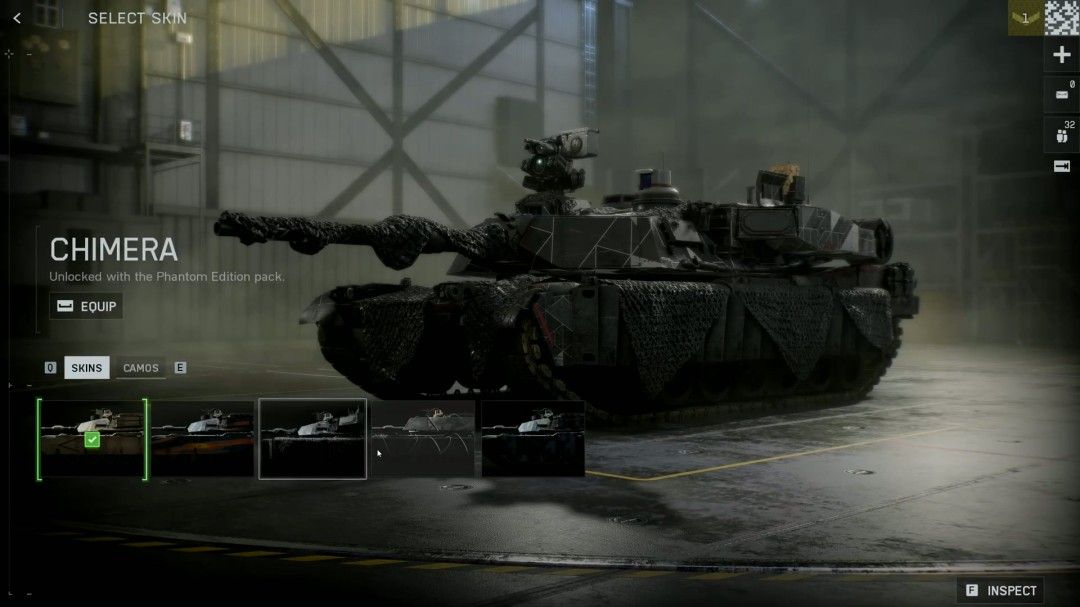Open the friends list showing 32

pyautogui.click(x=1061, y=133)
